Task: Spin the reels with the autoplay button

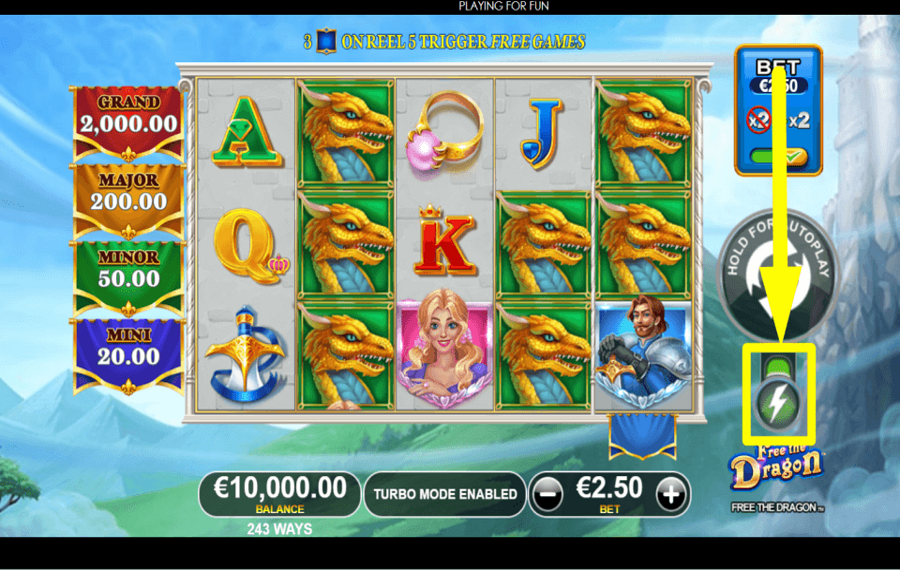Action: tap(770, 273)
